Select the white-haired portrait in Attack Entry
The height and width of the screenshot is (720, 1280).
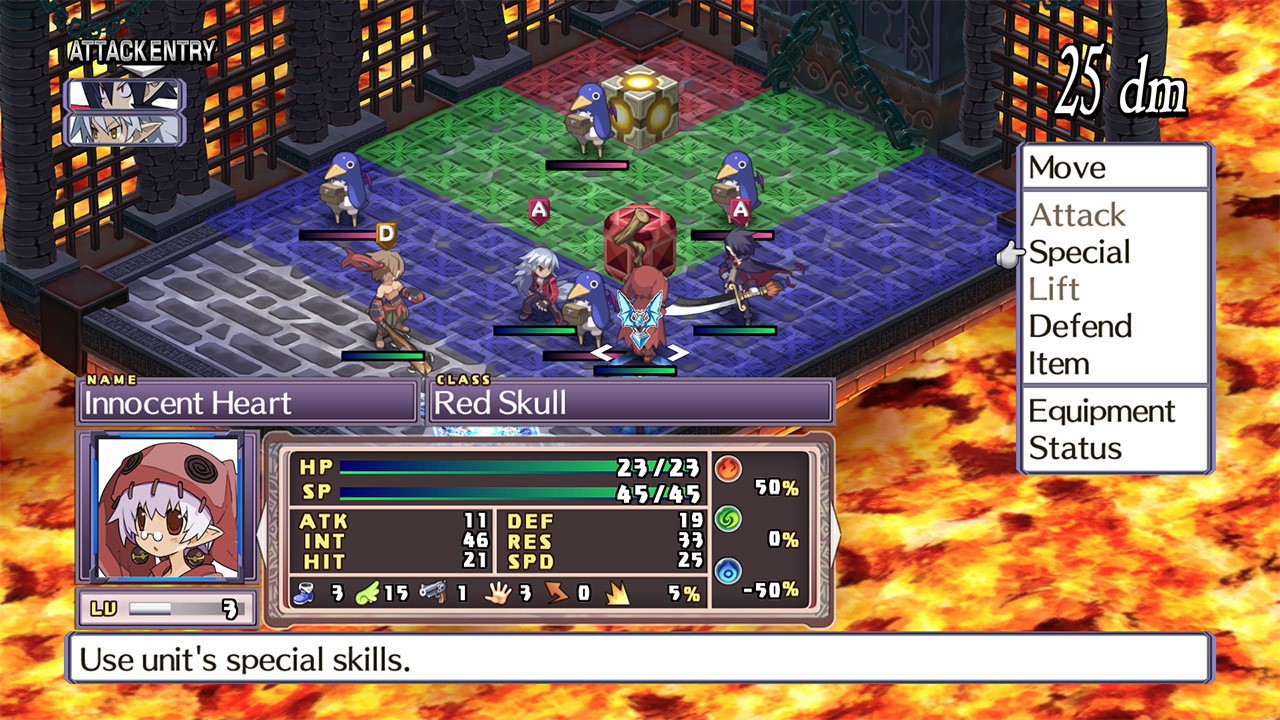[x=124, y=130]
